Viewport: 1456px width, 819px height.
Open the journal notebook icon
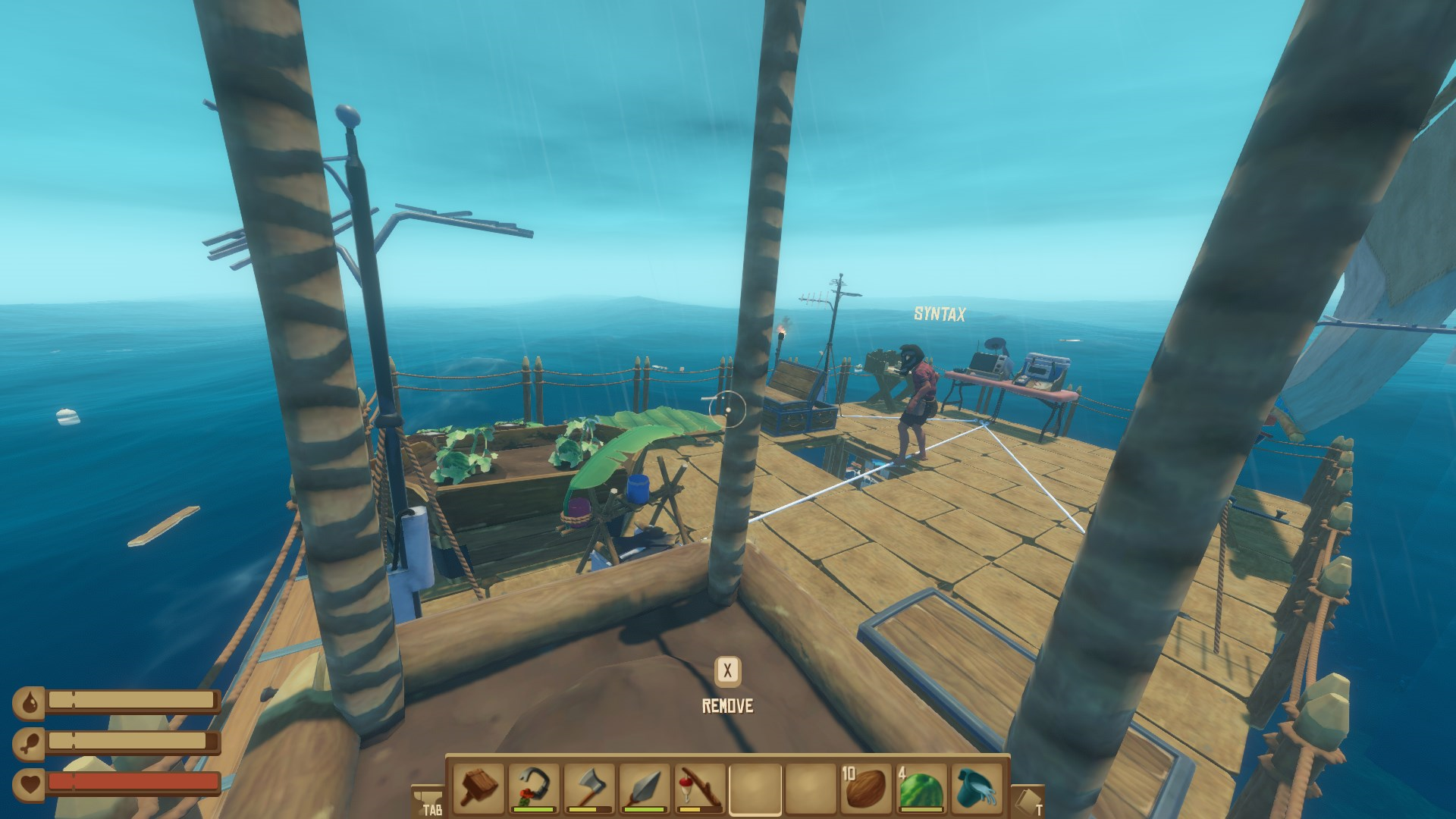point(1028,801)
